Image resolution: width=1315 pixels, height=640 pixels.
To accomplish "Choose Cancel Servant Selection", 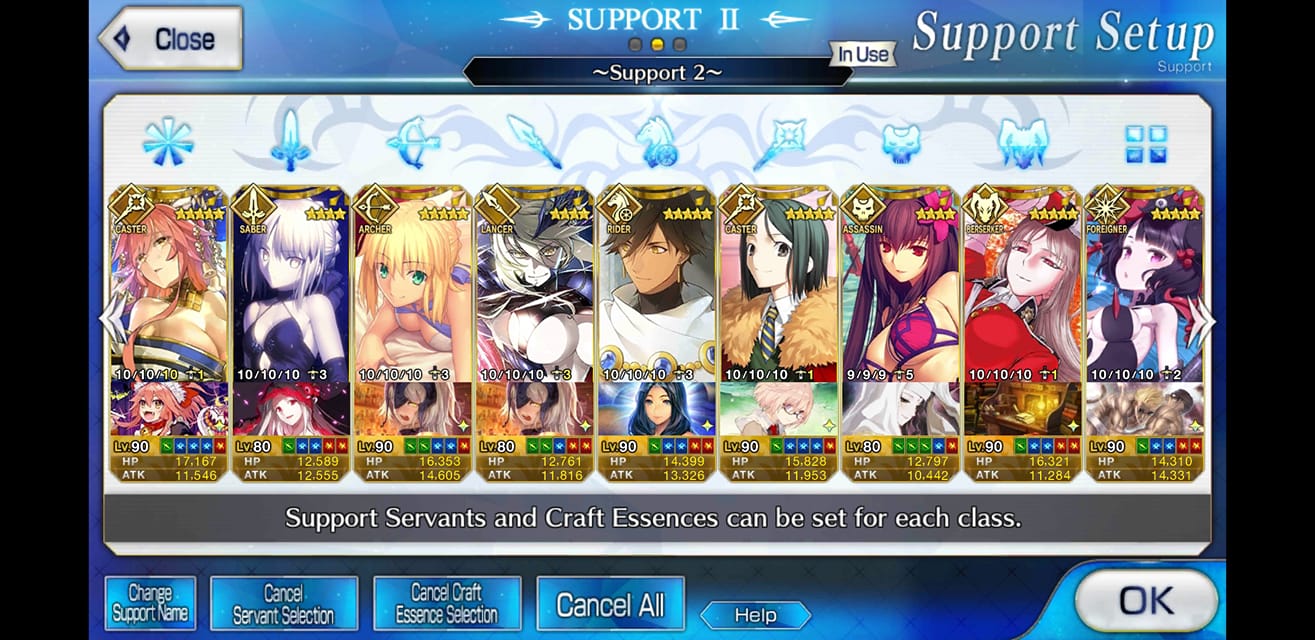I will tap(283, 603).
